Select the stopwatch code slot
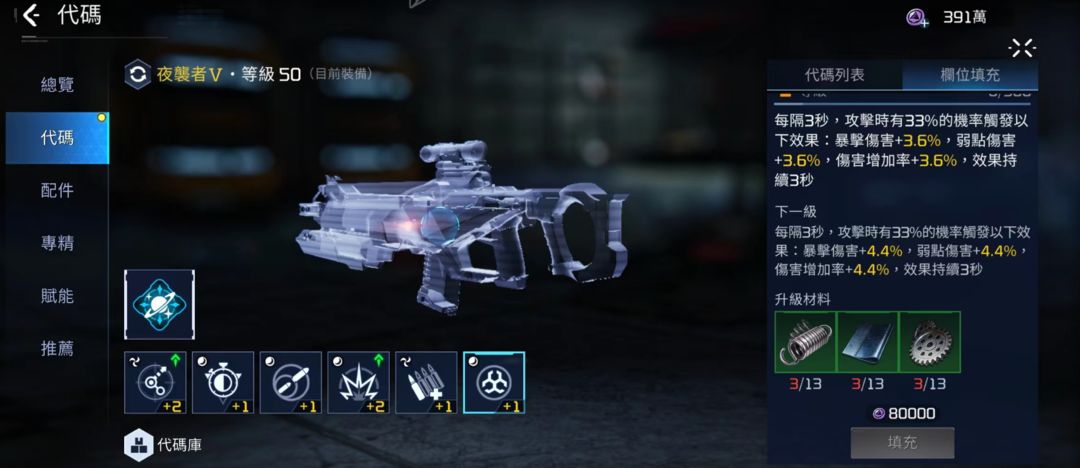 pyautogui.click(x=223, y=382)
